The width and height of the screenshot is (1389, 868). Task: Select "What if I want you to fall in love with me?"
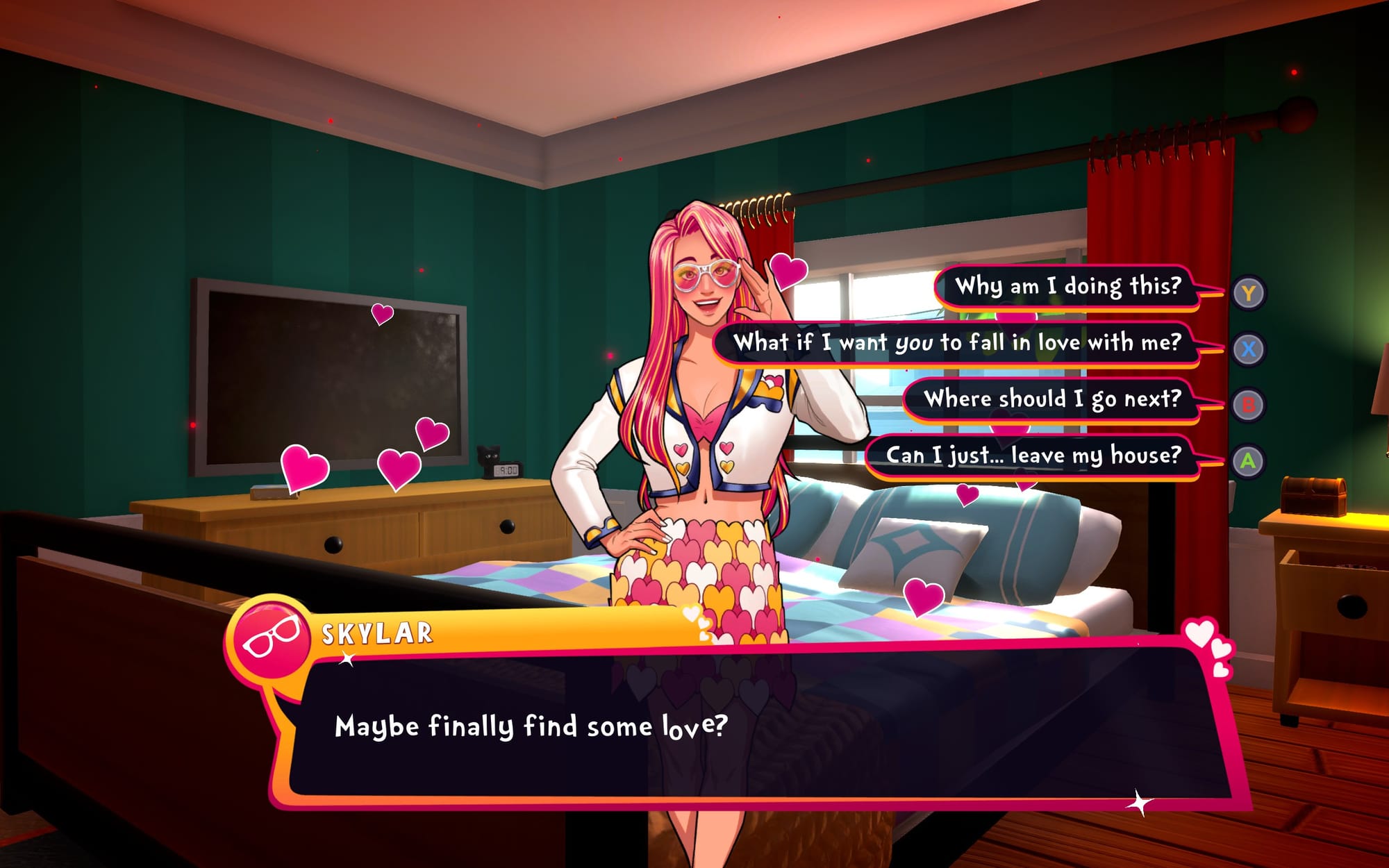click(957, 342)
